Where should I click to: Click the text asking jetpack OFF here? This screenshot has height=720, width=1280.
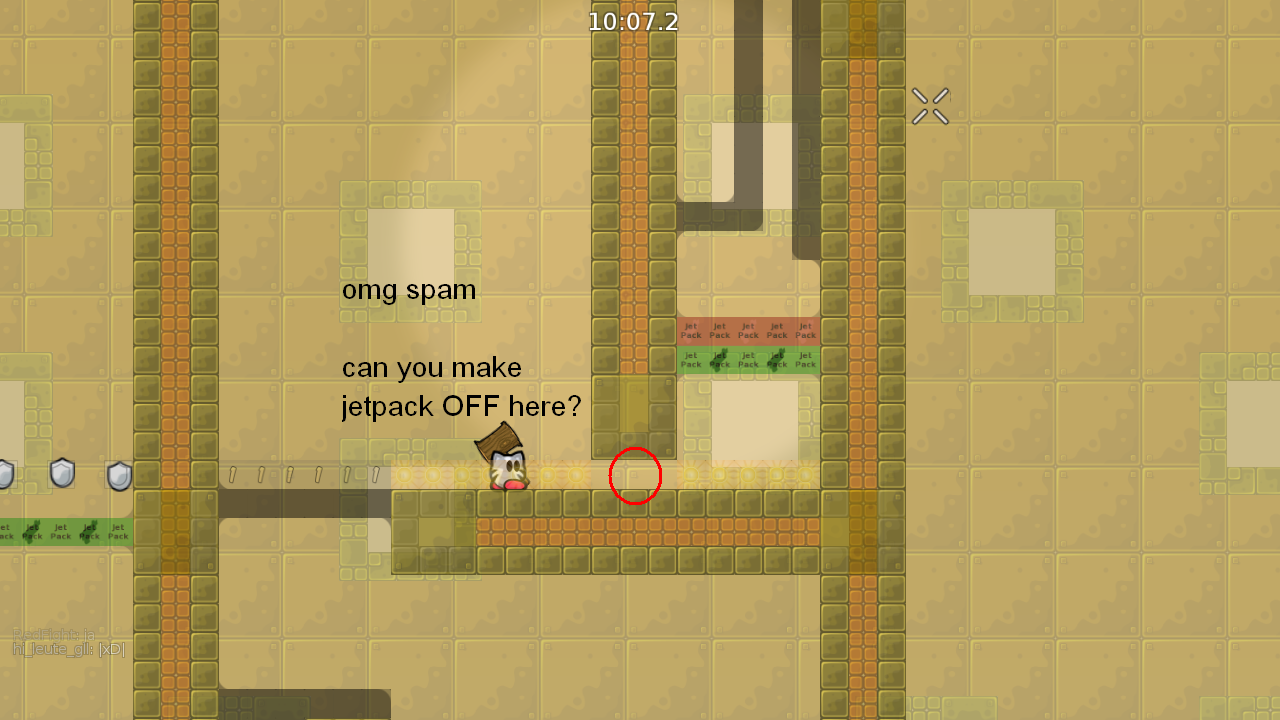462,387
